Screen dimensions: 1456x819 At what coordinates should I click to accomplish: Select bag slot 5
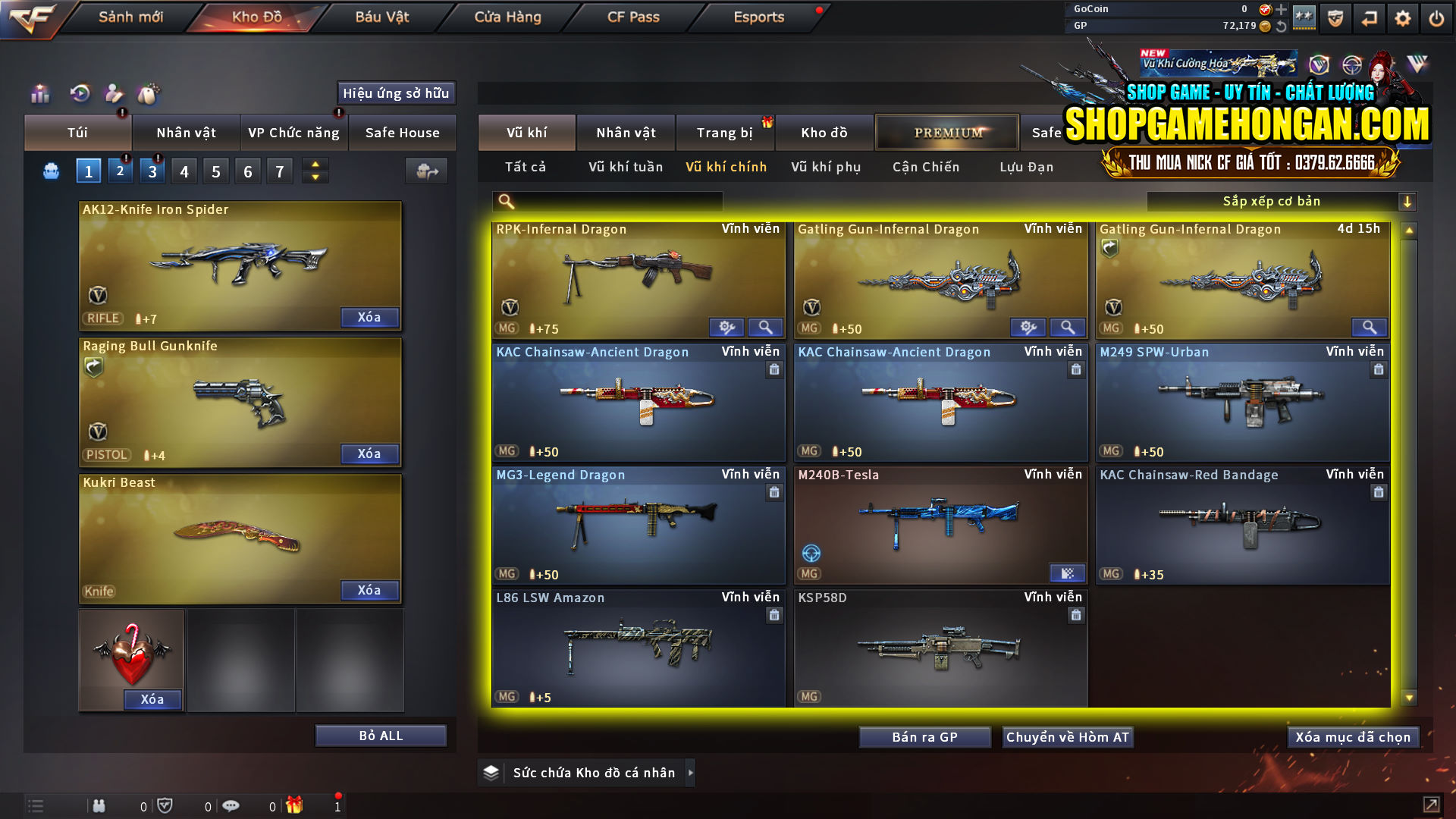215,170
